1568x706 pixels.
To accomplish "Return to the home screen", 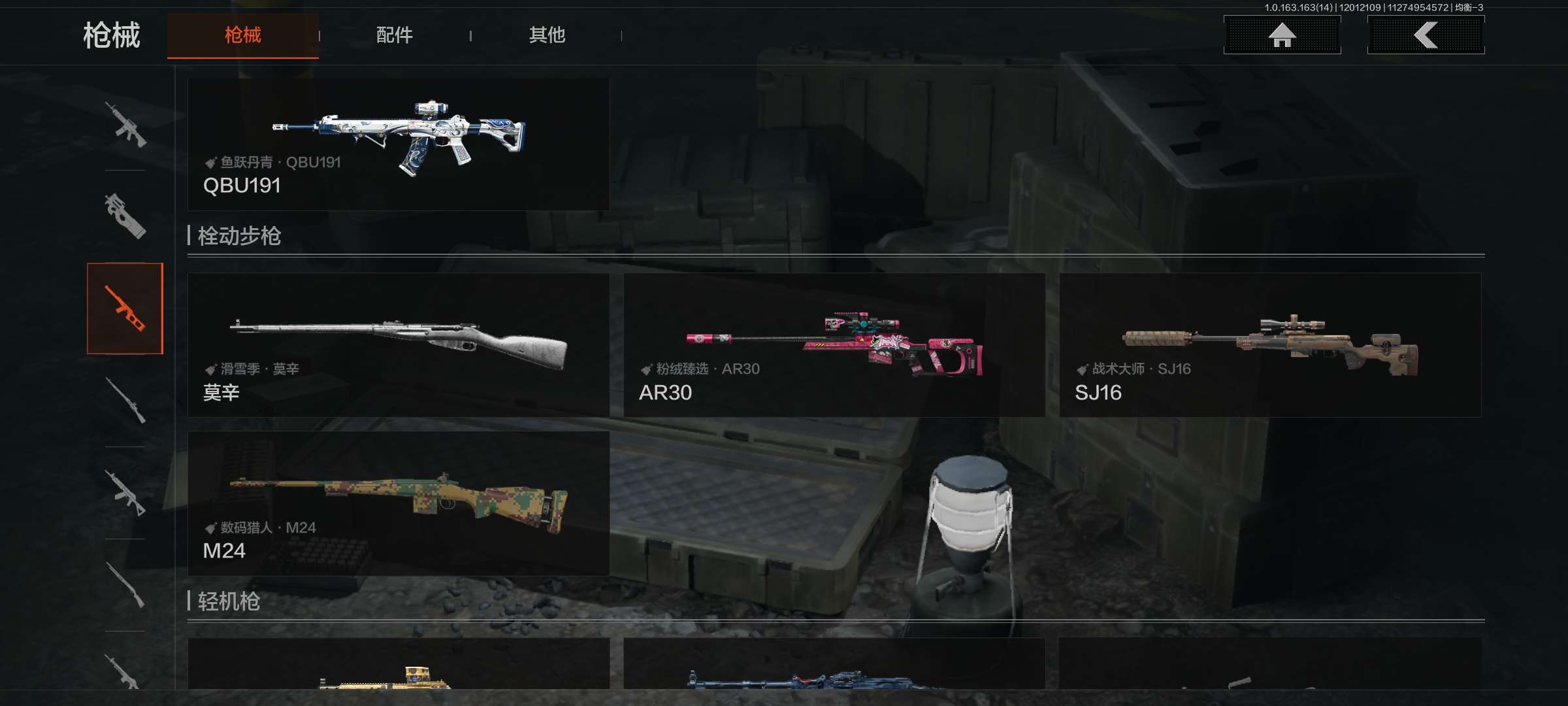I will point(1282,35).
